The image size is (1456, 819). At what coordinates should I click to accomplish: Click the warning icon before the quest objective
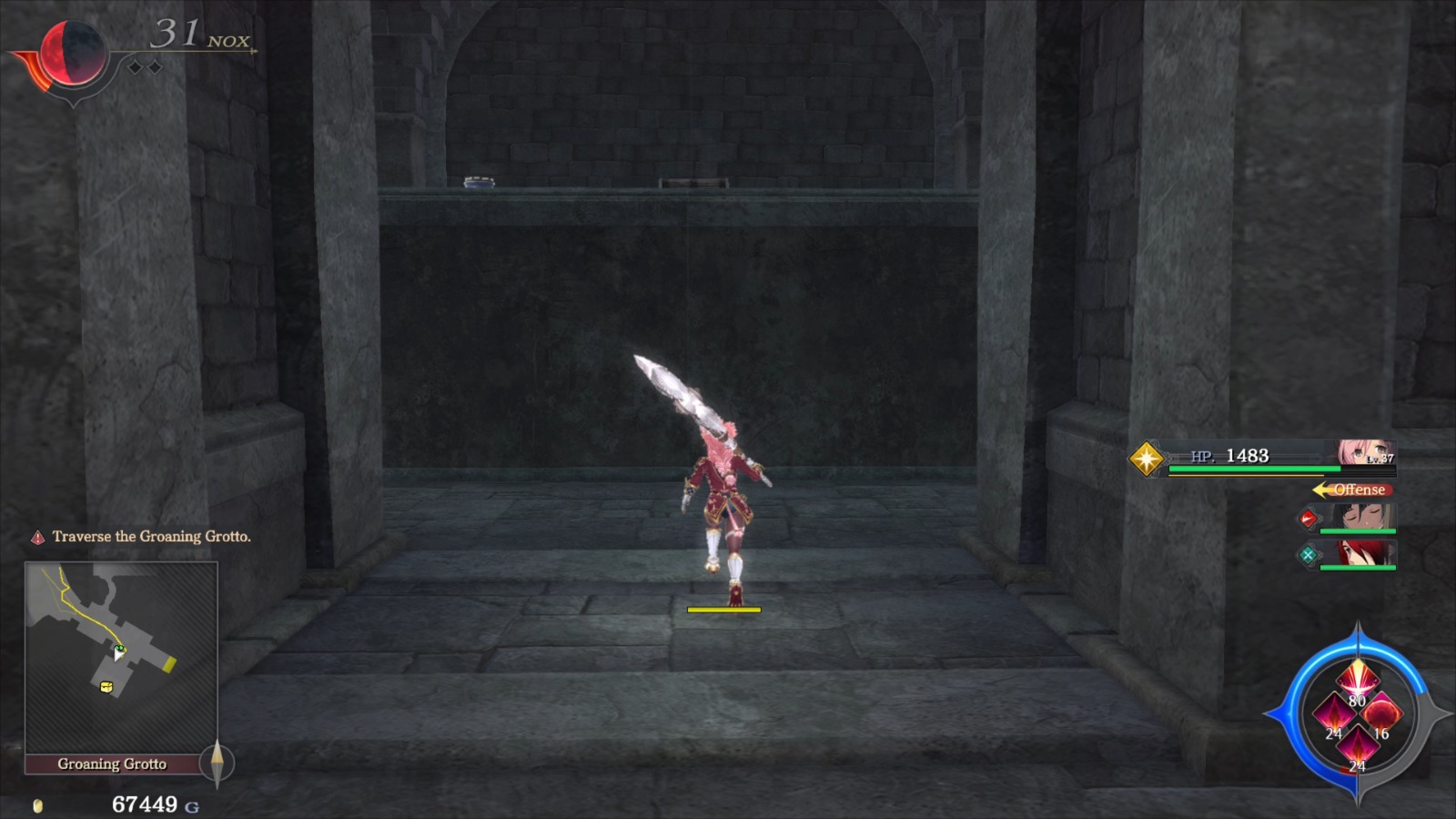pos(38,537)
